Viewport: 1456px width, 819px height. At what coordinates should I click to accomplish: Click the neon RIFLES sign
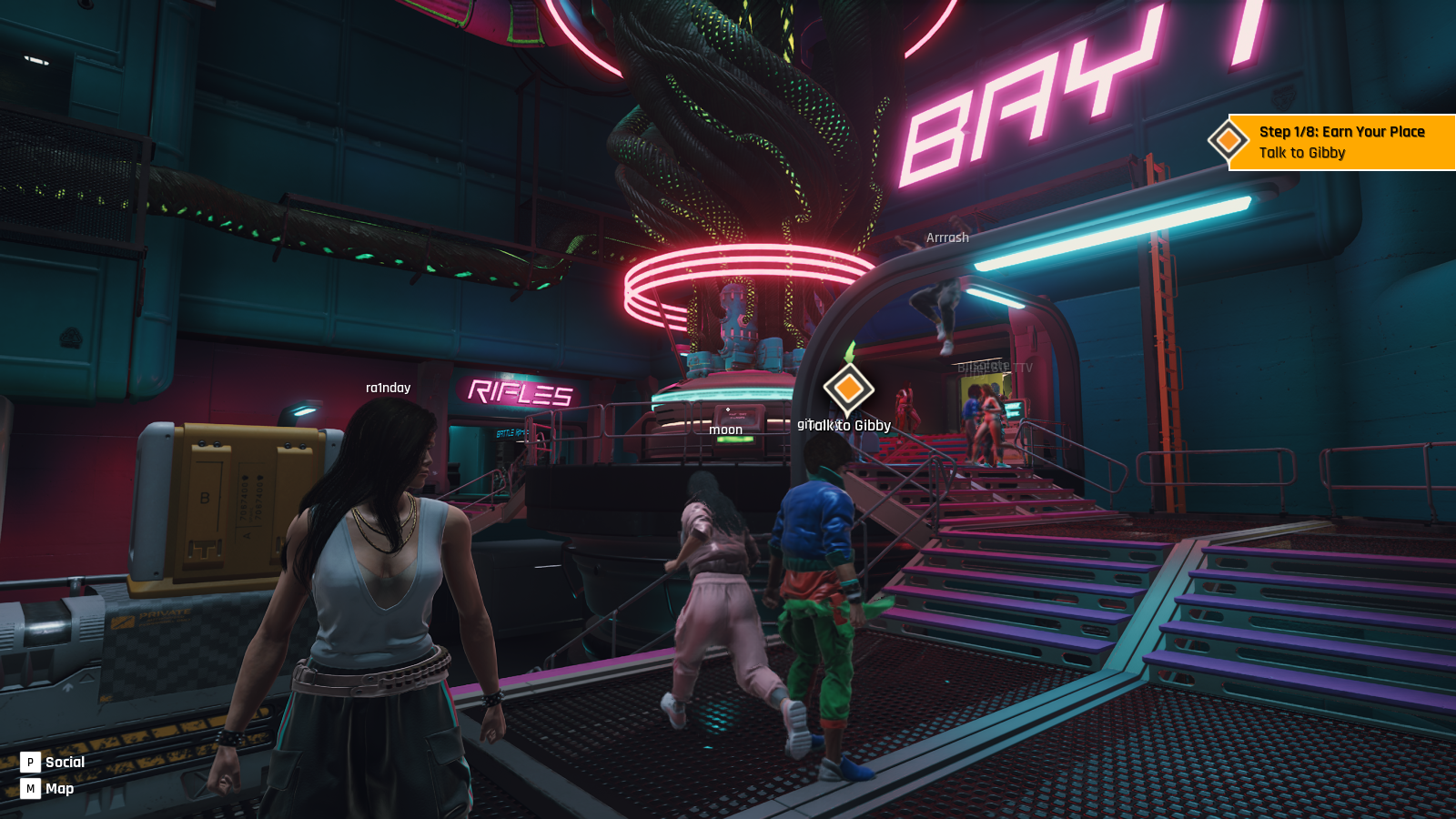click(x=519, y=393)
